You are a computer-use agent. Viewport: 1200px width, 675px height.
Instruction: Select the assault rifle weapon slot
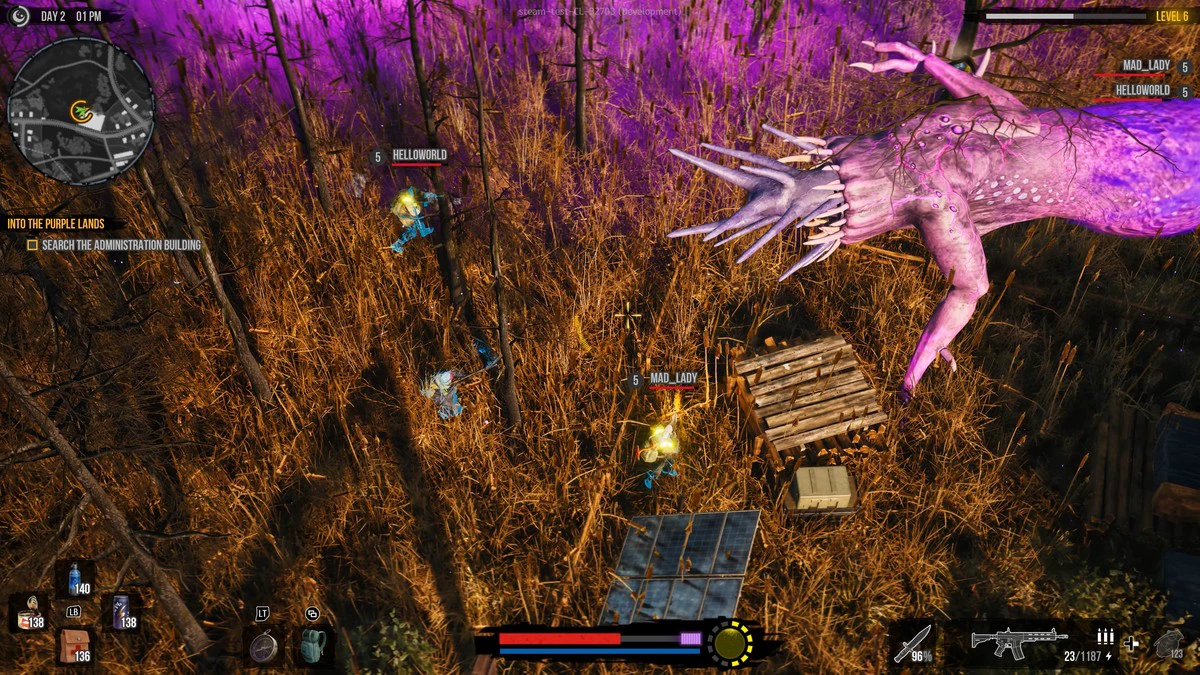pos(1018,639)
